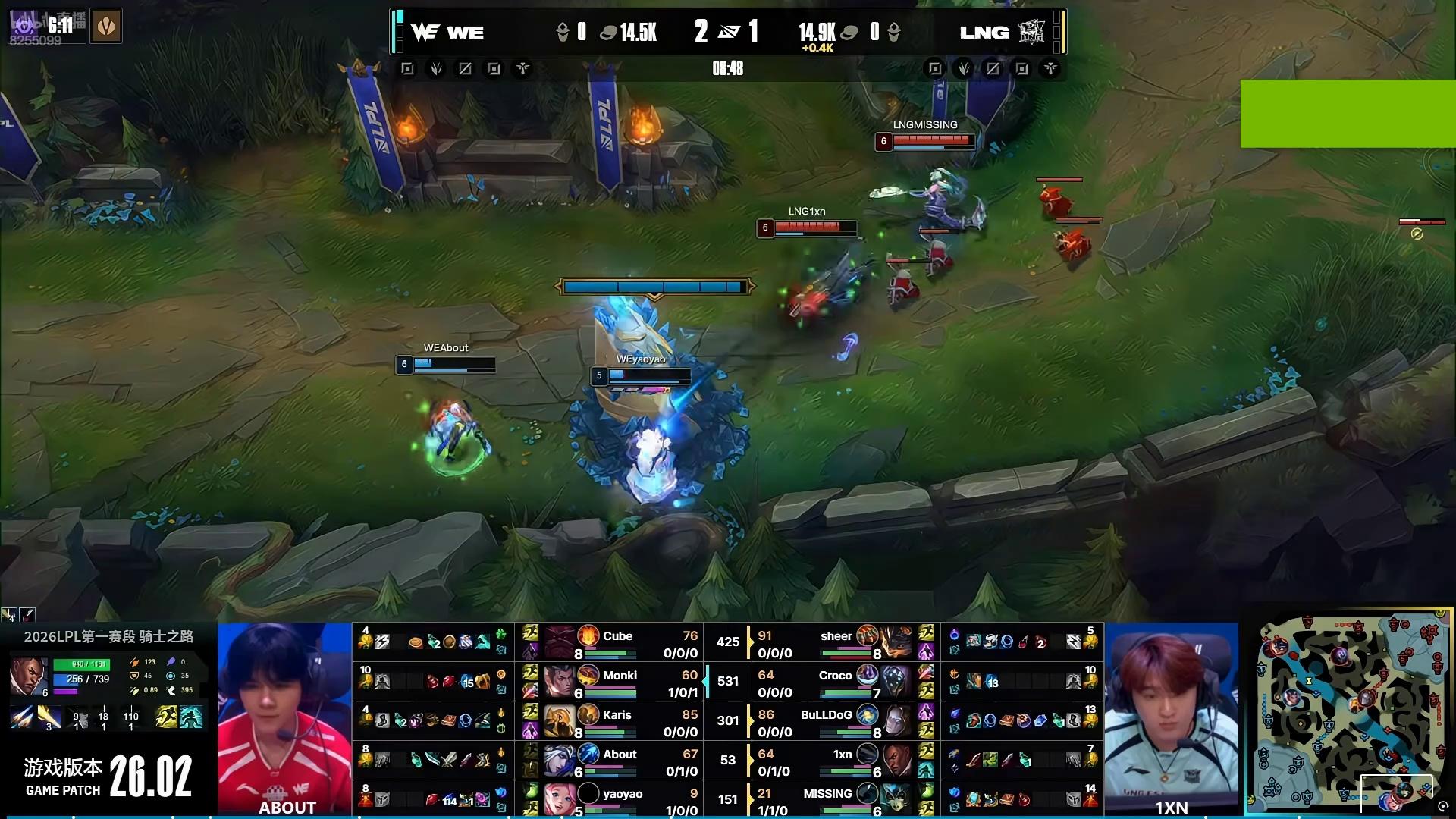Select BuLLDoG's champion portrait in the scoreboard

pos(896,720)
